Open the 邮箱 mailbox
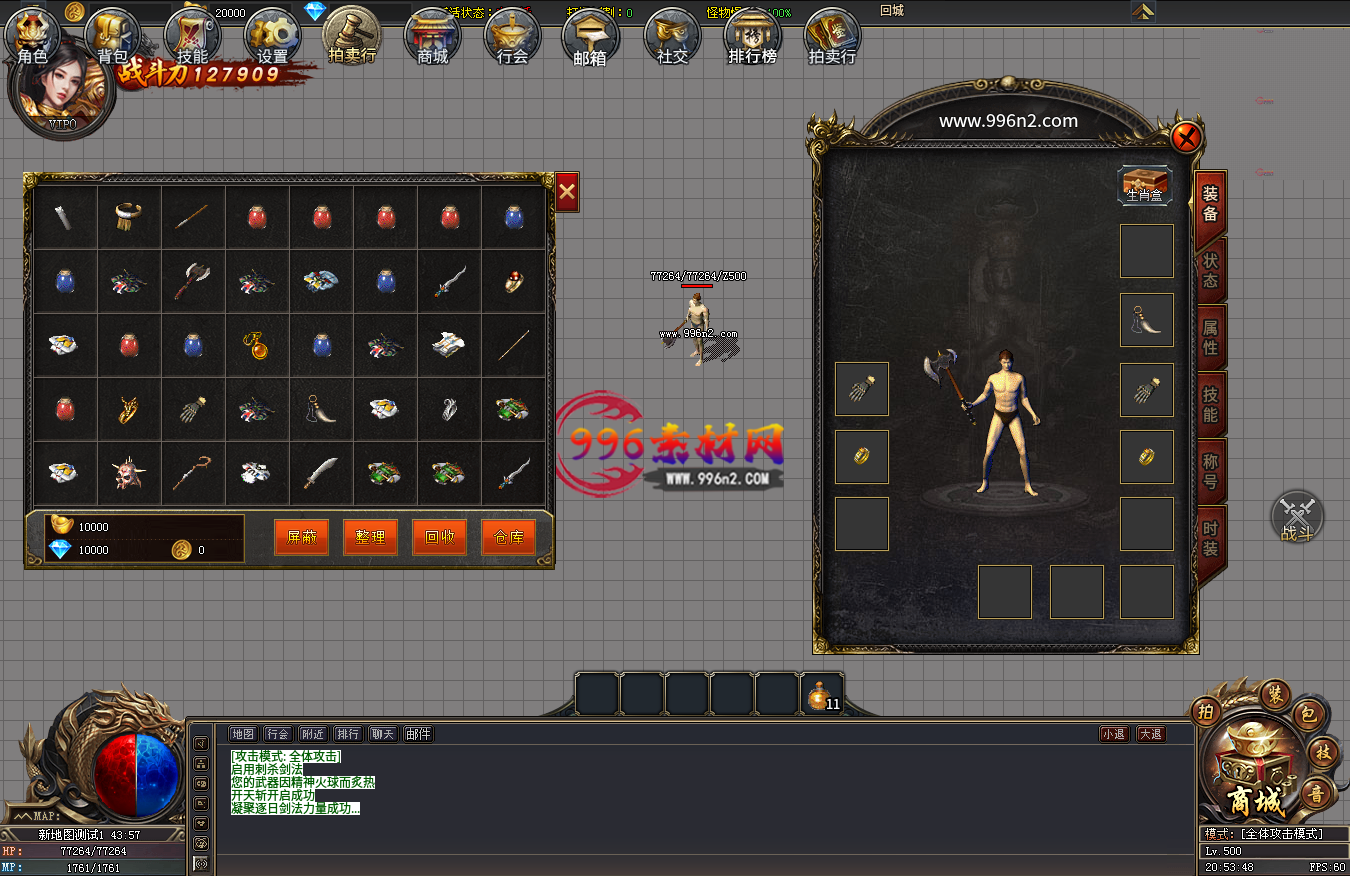Viewport: 1350px width, 876px height. point(590,38)
